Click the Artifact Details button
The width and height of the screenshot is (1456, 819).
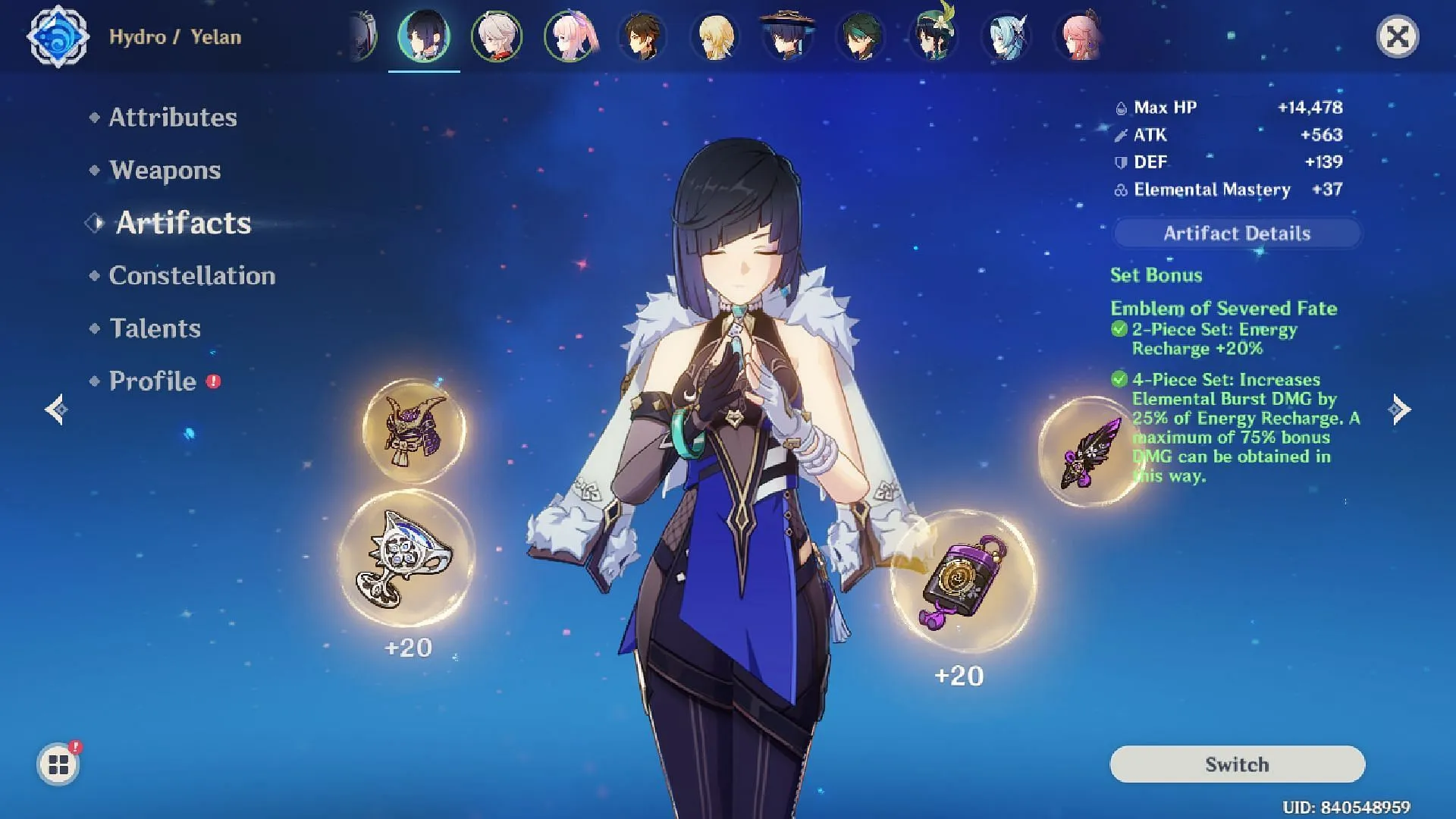(x=1237, y=234)
